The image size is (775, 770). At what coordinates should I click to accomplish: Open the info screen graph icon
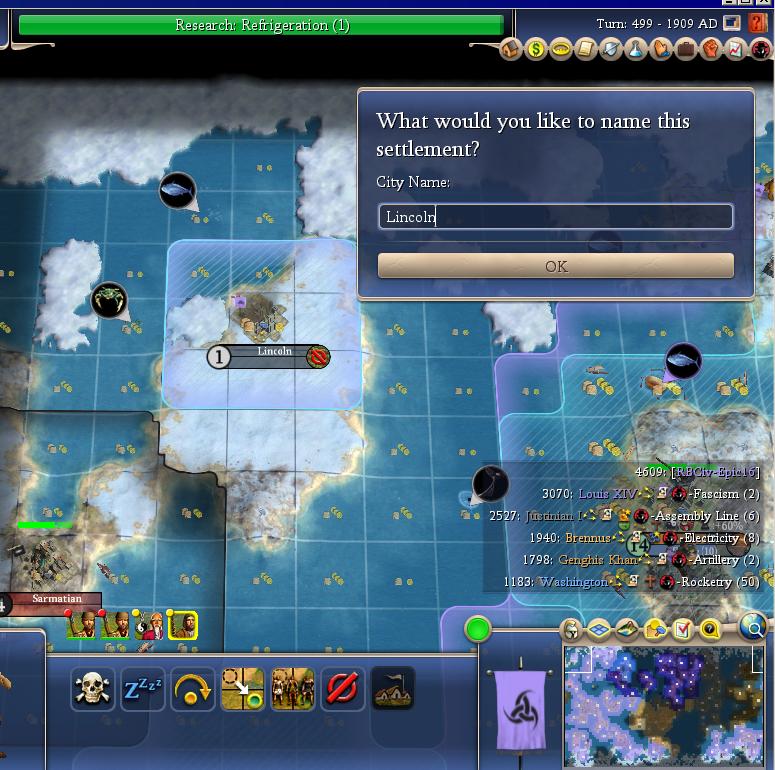[x=736, y=49]
